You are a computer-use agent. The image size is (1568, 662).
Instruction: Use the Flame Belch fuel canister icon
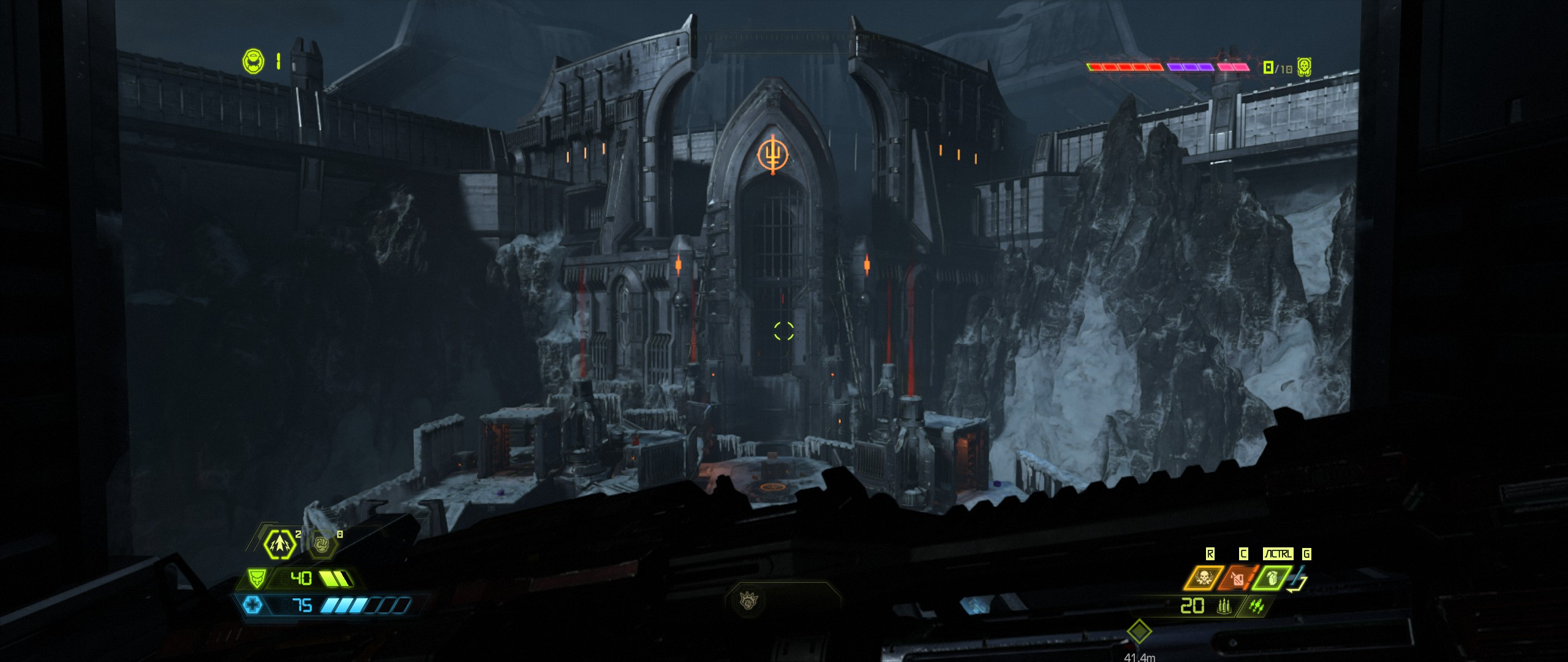point(1237,579)
